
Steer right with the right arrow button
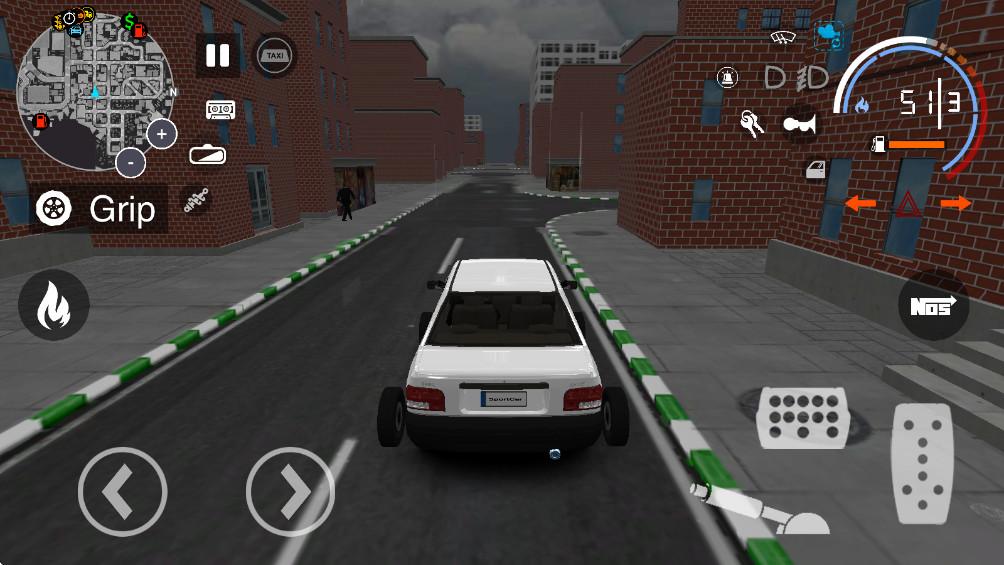pos(290,491)
